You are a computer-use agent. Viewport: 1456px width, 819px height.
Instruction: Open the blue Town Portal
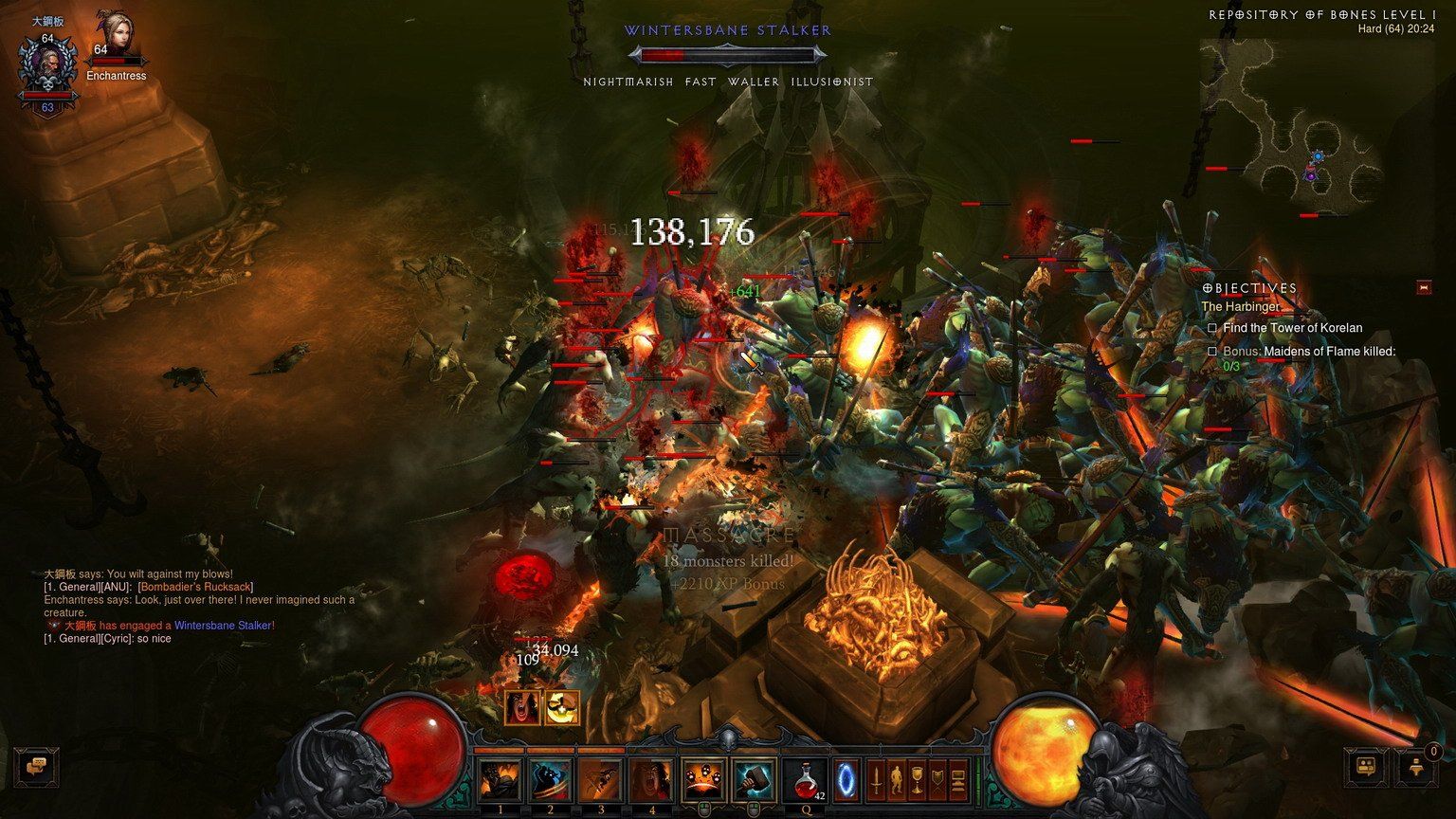(x=846, y=779)
